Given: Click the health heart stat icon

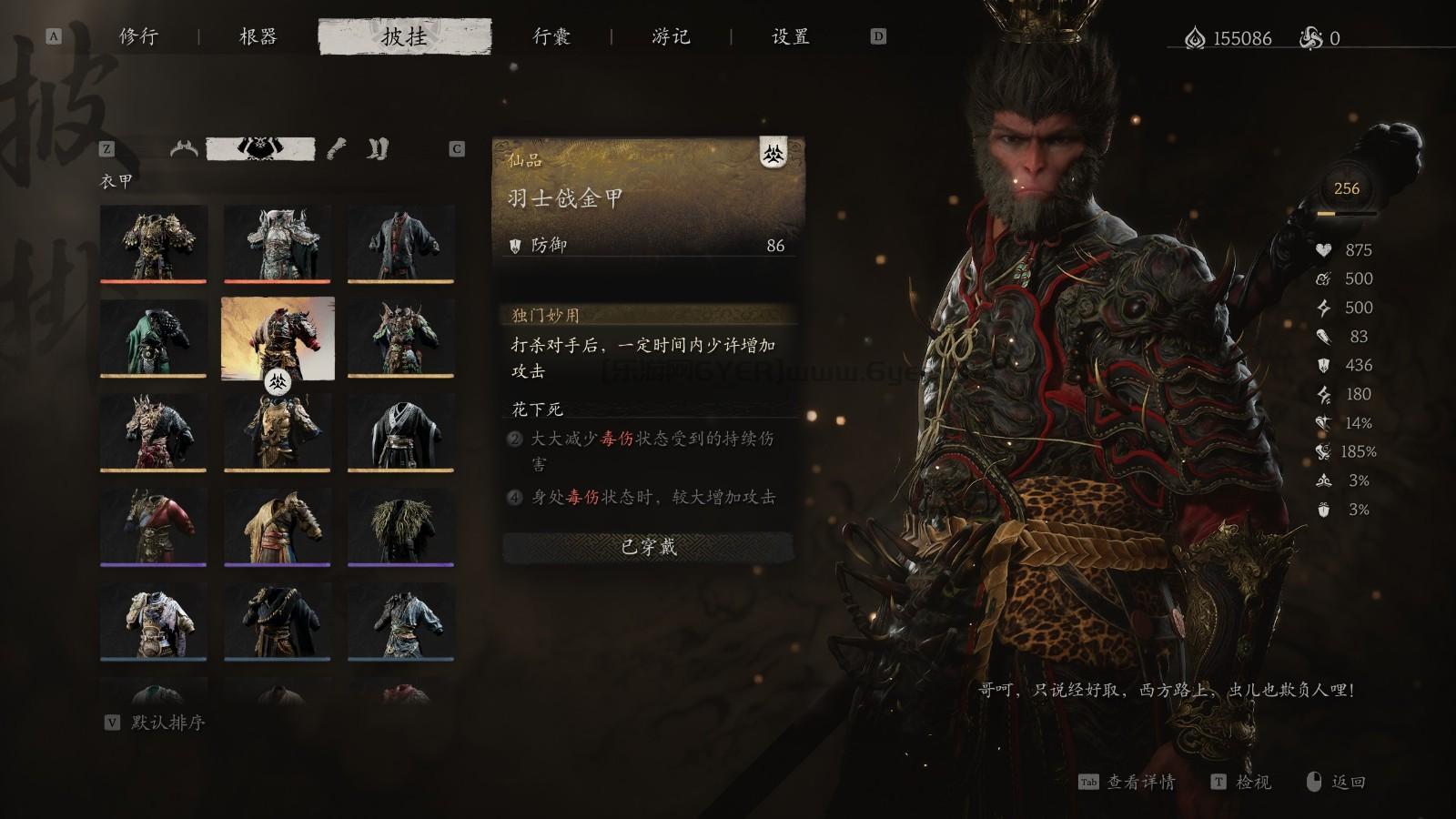Looking at the screenshot, I should point(1322,248).
